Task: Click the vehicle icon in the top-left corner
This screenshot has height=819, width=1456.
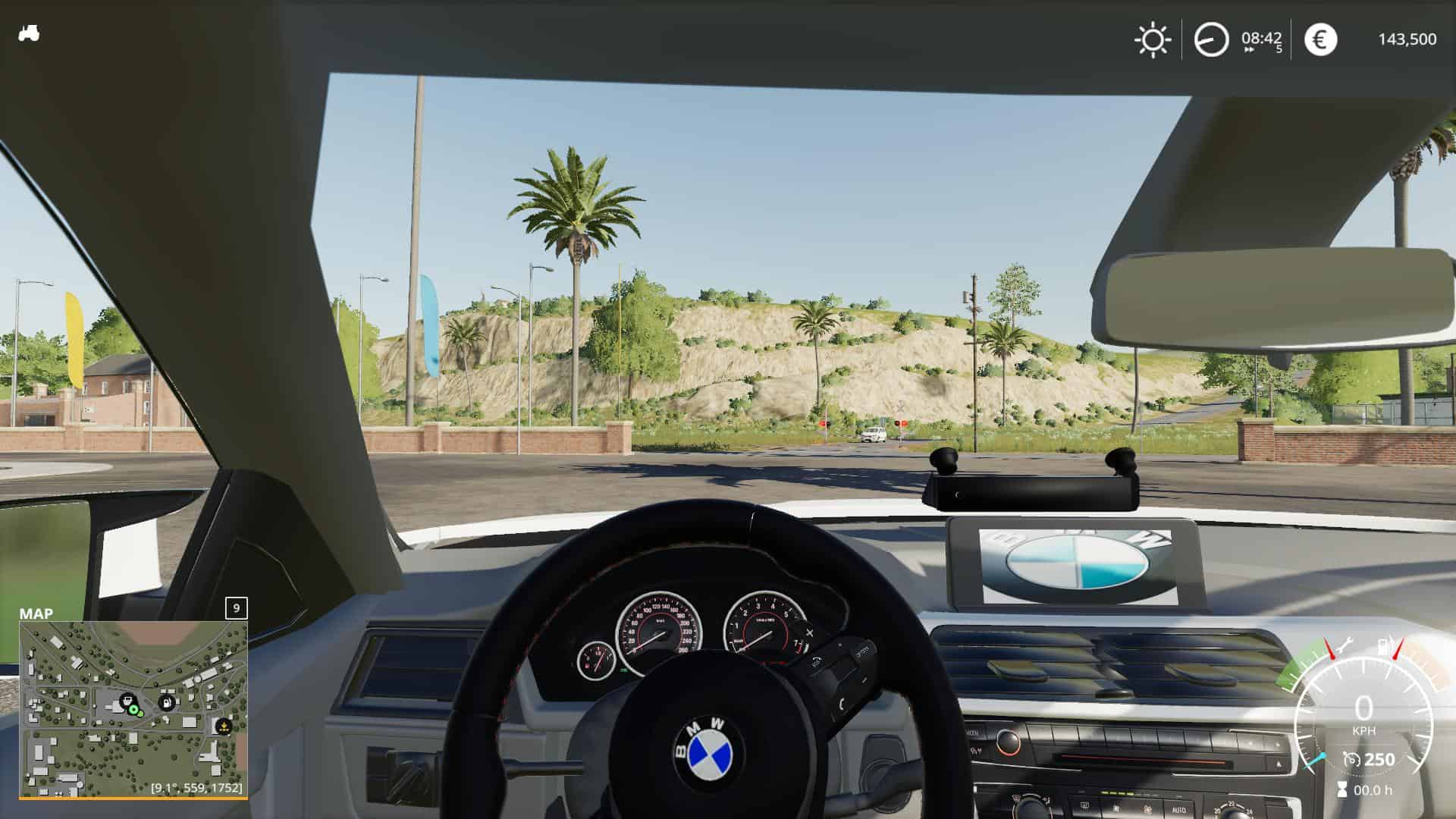Action: coord(29,33)
